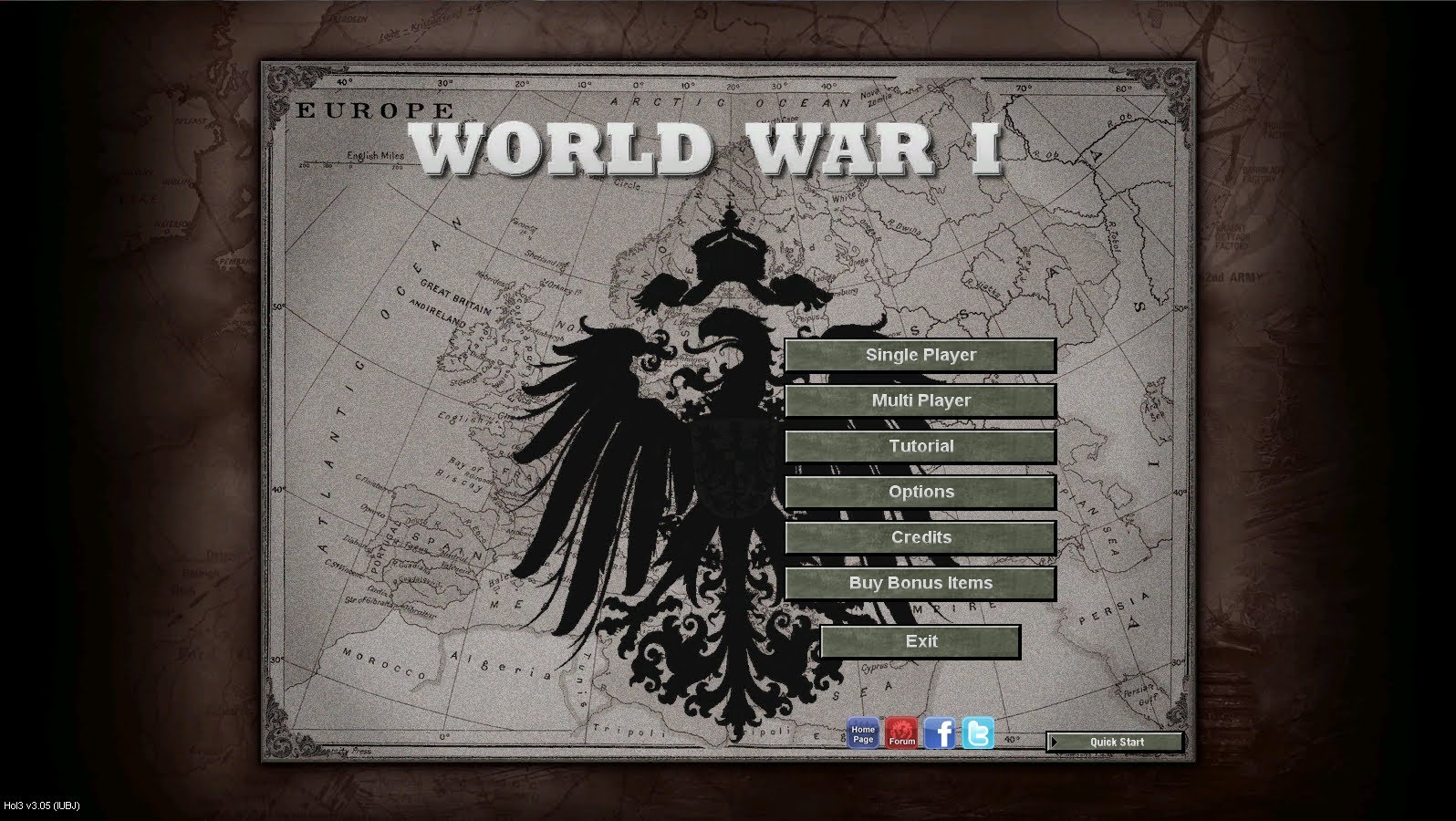Visit the Forum via red icon
Image resolution: width=1456 pixels, height=821 pixels.
[x=901, y=733]
